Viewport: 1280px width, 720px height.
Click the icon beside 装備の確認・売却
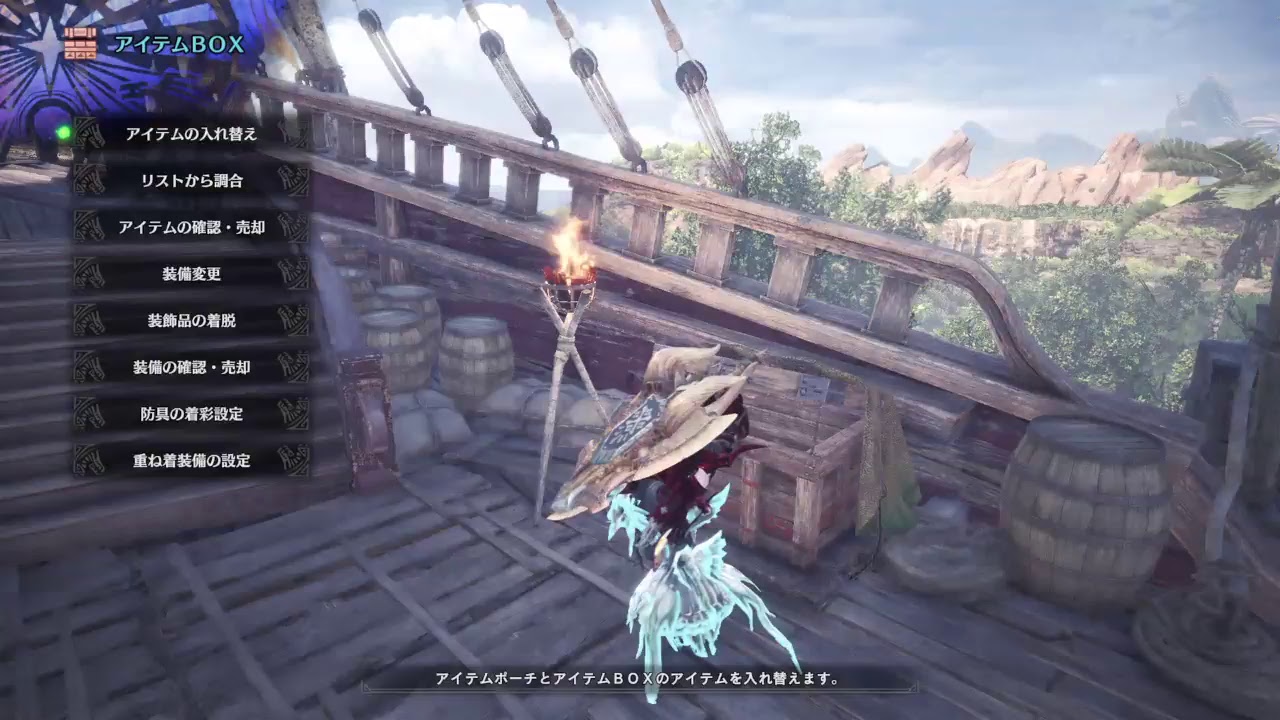88,366
